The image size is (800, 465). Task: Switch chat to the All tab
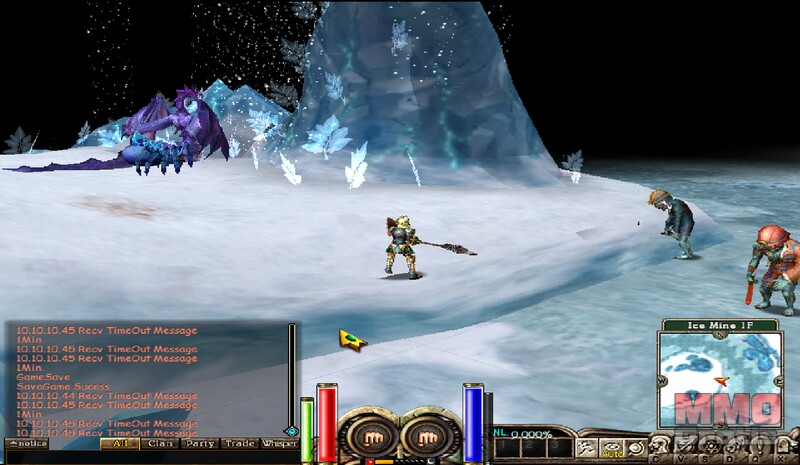[120, 443]
